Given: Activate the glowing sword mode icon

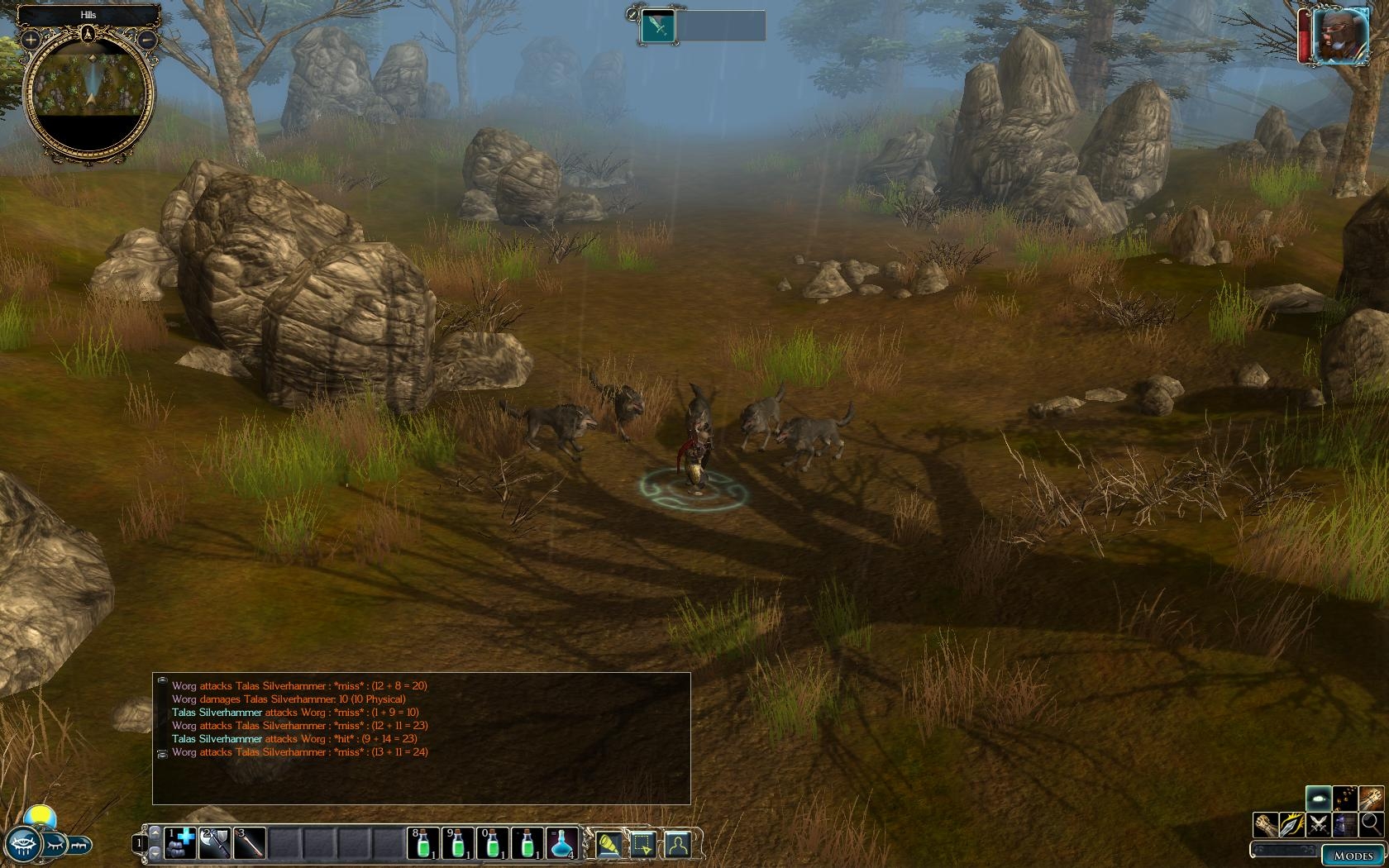Looking at the screenshot, I should 1292,824.
